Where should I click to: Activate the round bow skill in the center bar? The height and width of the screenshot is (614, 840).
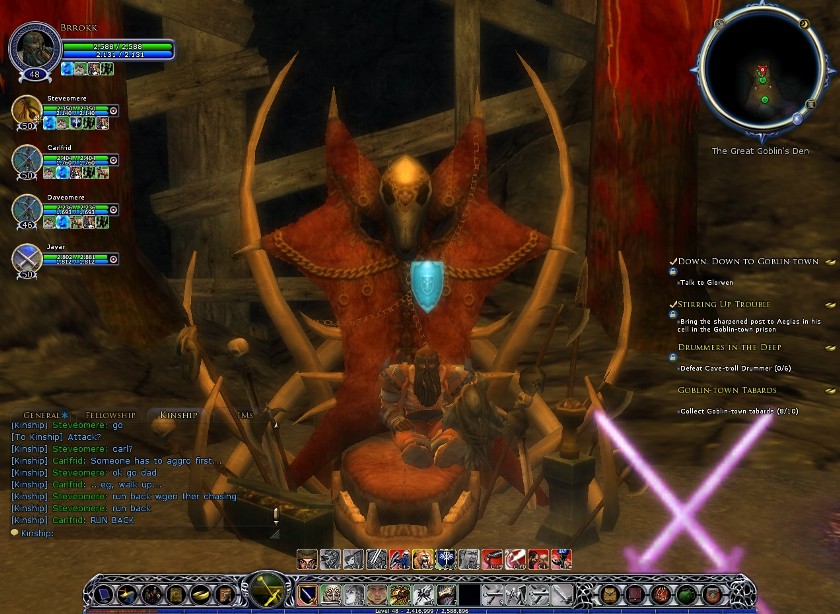269,588
